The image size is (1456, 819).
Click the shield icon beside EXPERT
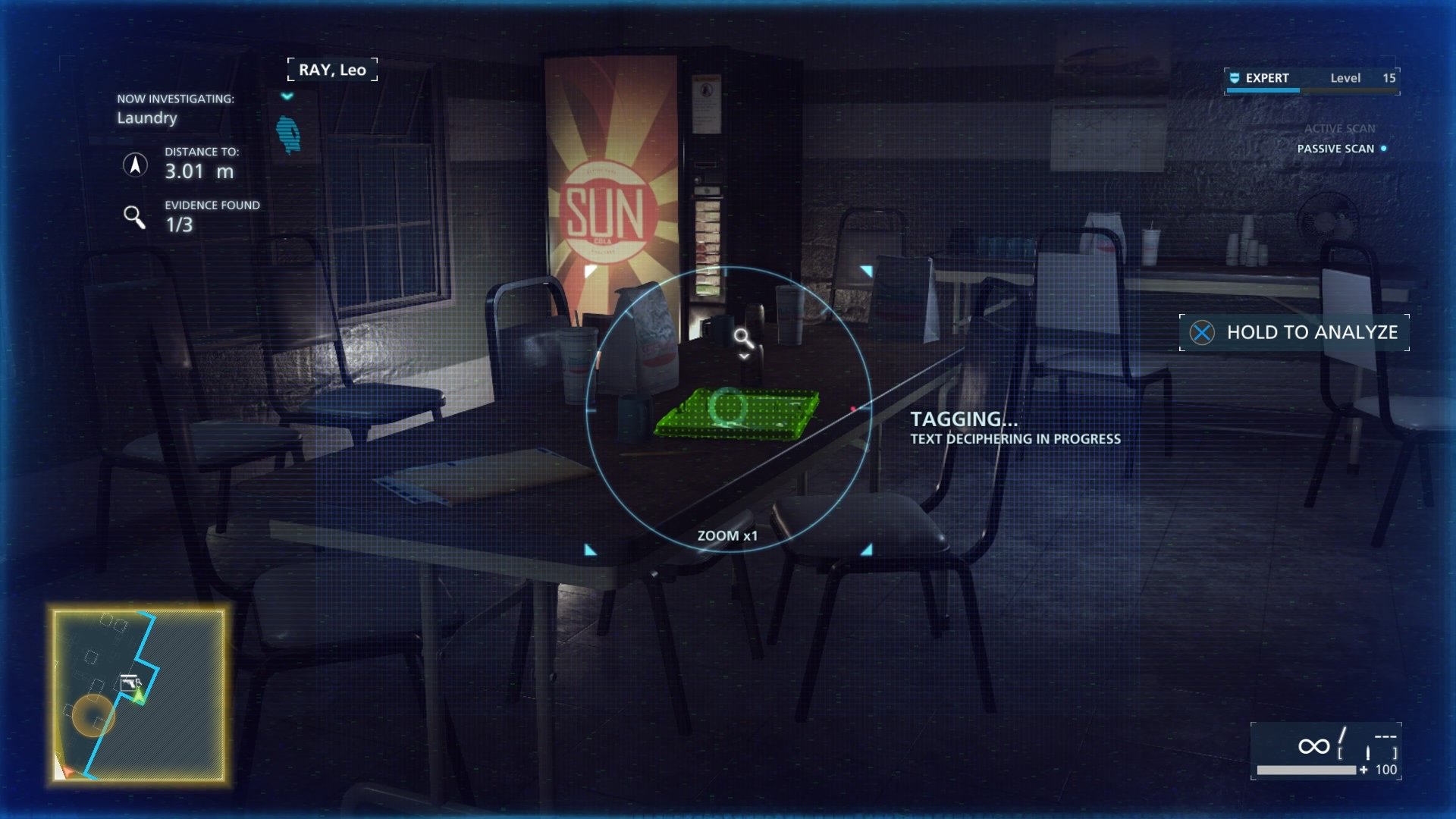coord(1234,77)
